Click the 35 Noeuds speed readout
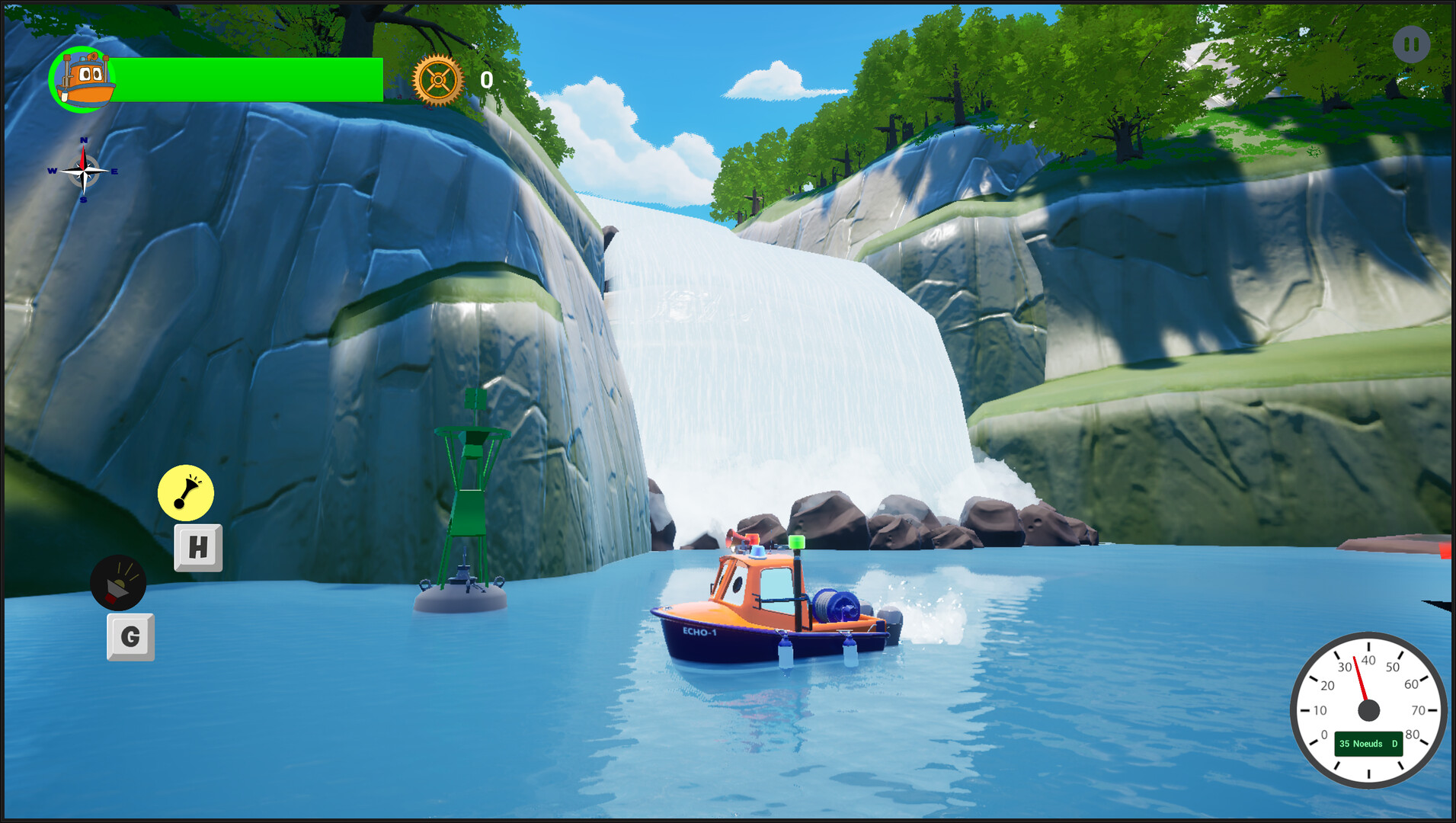 [1361, 743]
